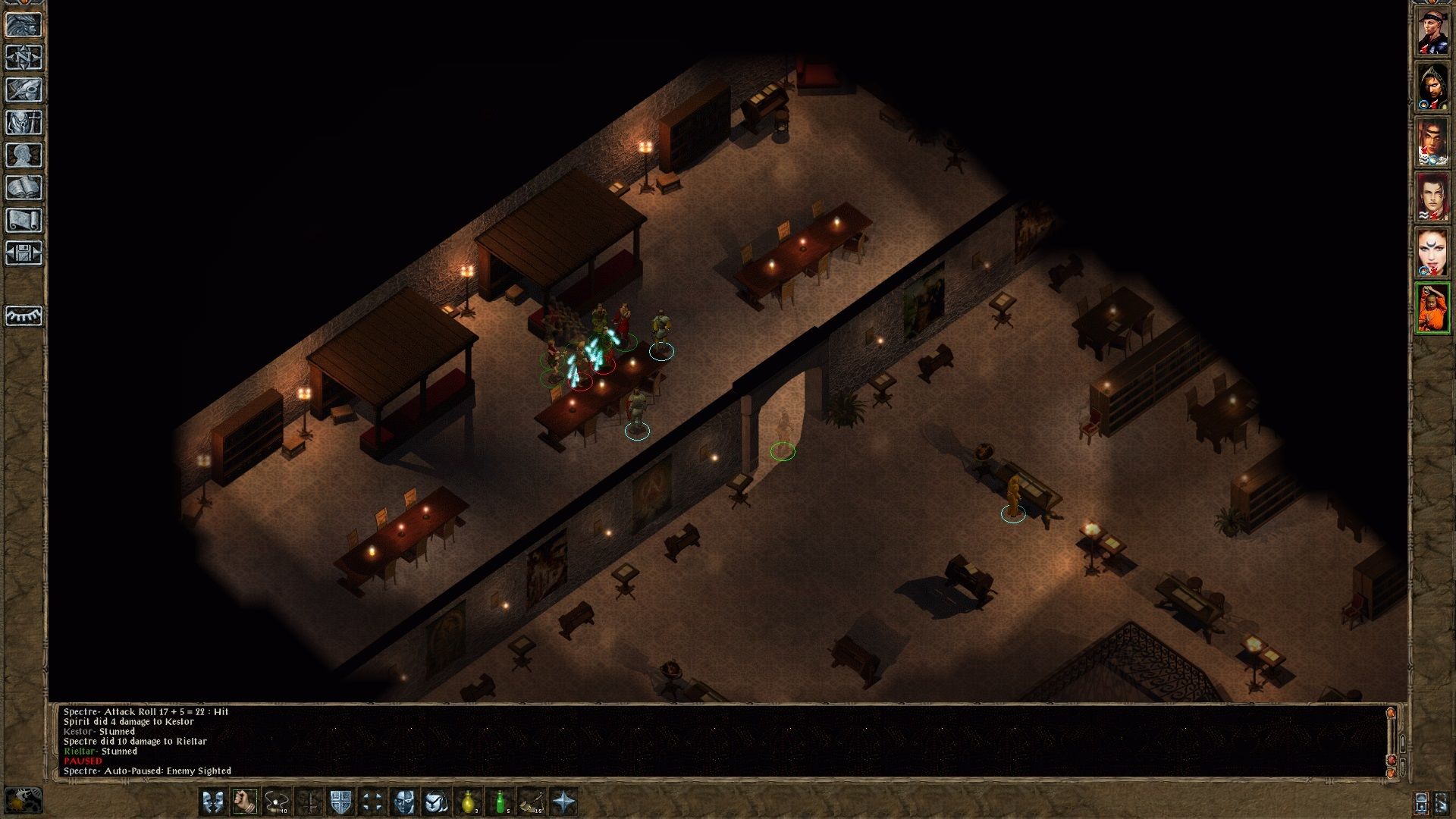Activate the two-faces talk action
This screenshot has height=819, width=1456.
[213, 802]
